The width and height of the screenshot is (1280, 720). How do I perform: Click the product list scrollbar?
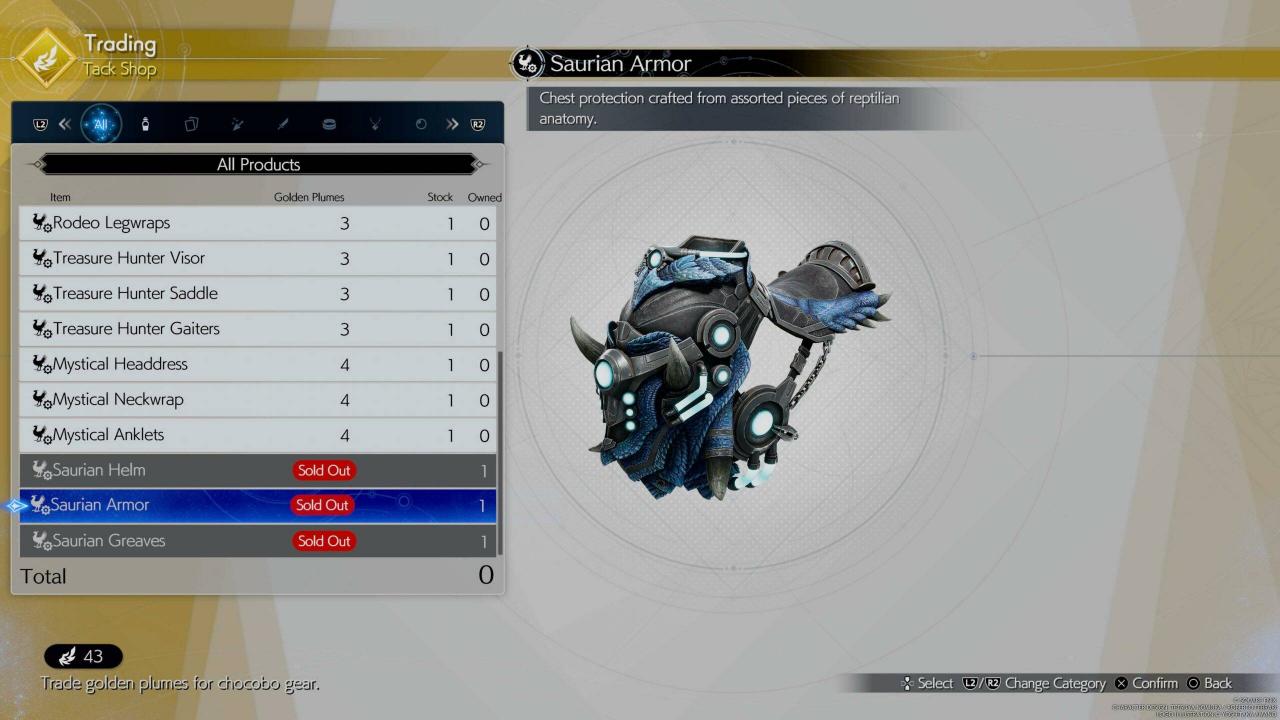[499, 450]
